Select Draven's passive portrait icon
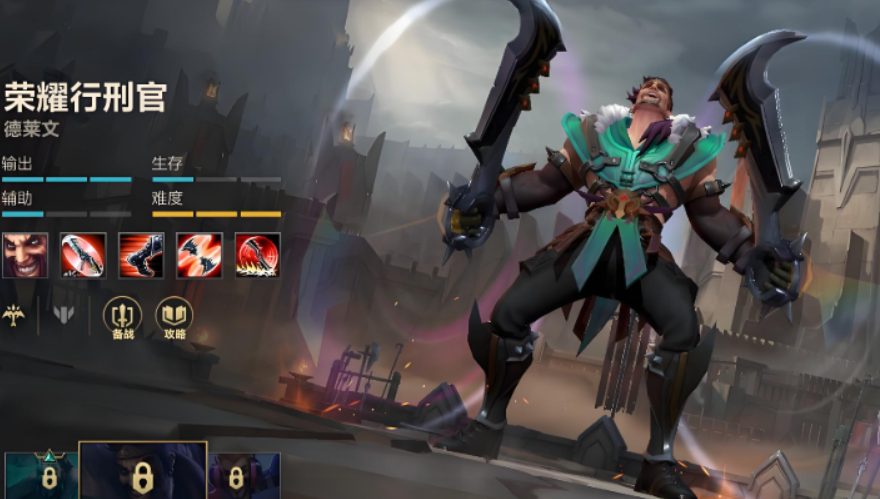The image size is (880, 499). [24, 255]
